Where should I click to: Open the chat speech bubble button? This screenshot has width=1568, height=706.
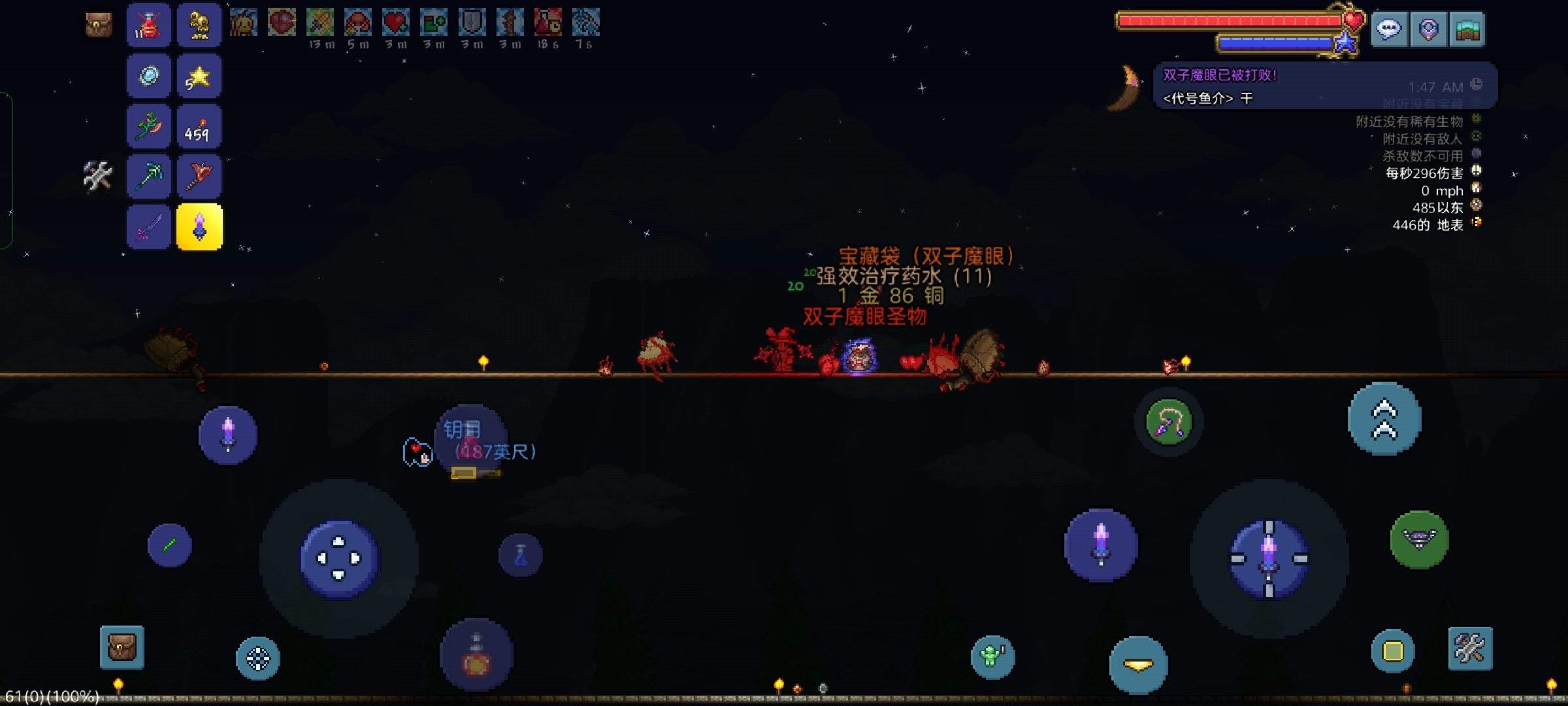[x=1389, y=29]
